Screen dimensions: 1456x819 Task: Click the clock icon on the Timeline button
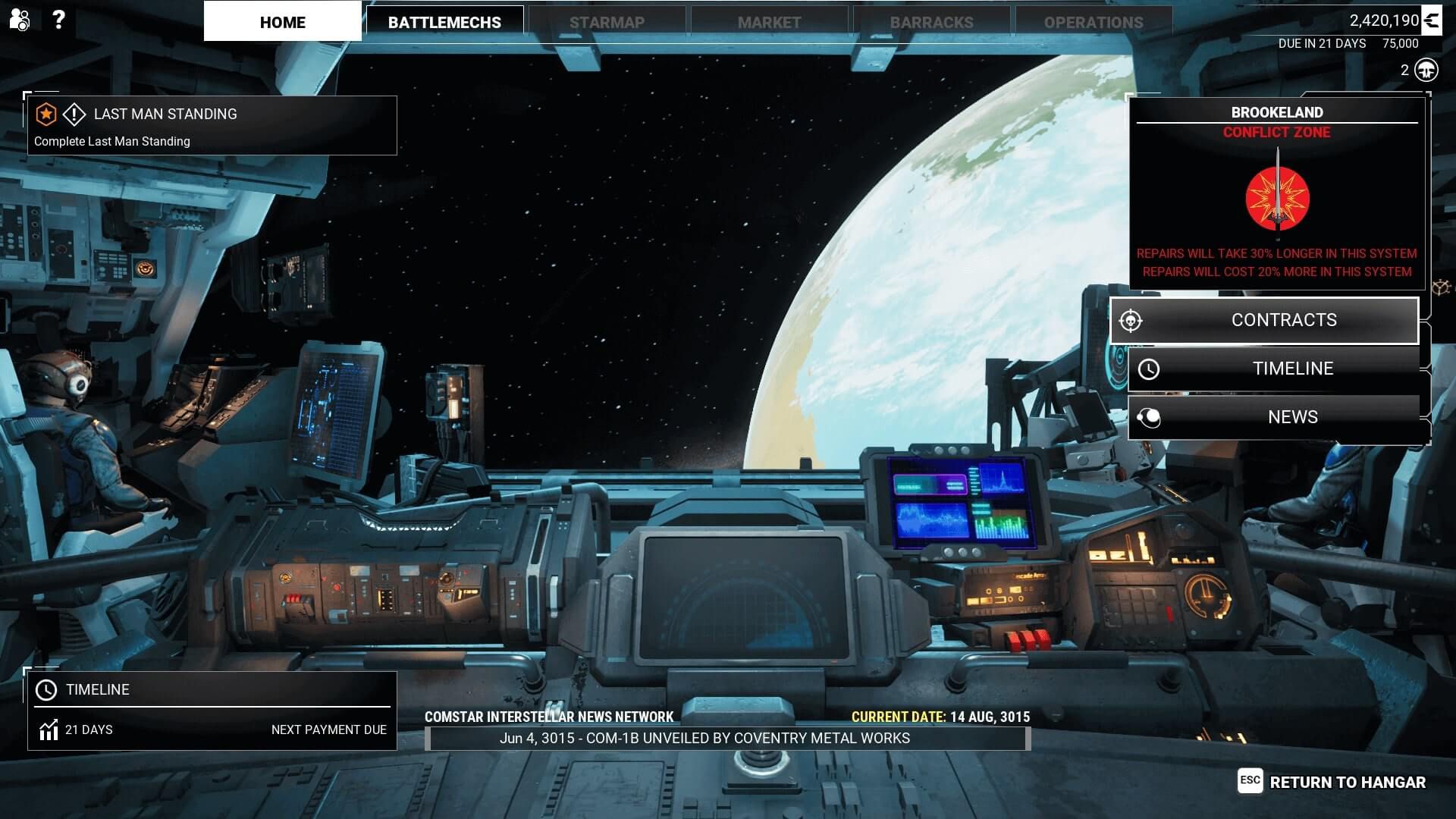(1149, 369)
